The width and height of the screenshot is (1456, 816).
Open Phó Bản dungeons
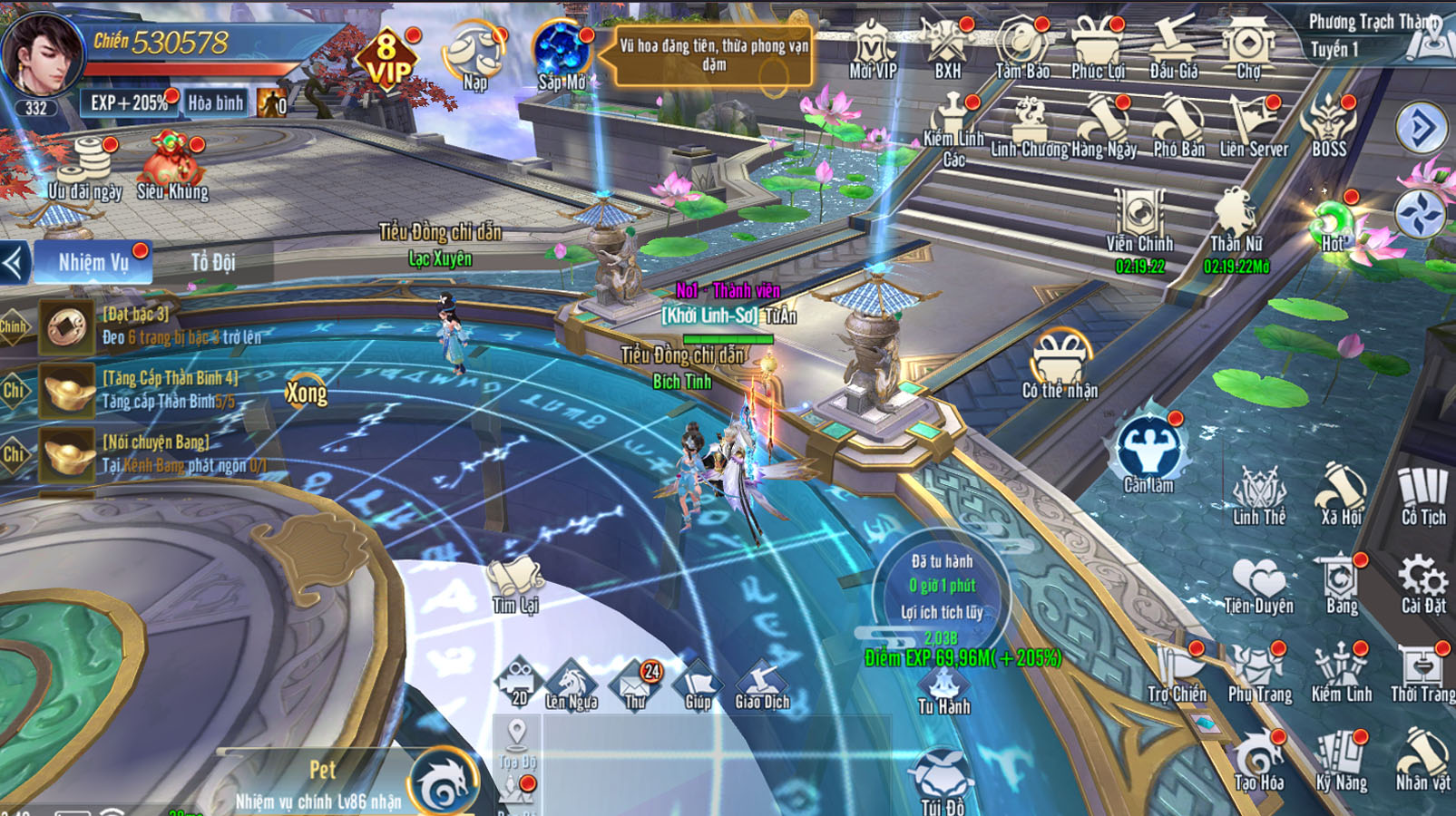tap(1178, 127)
